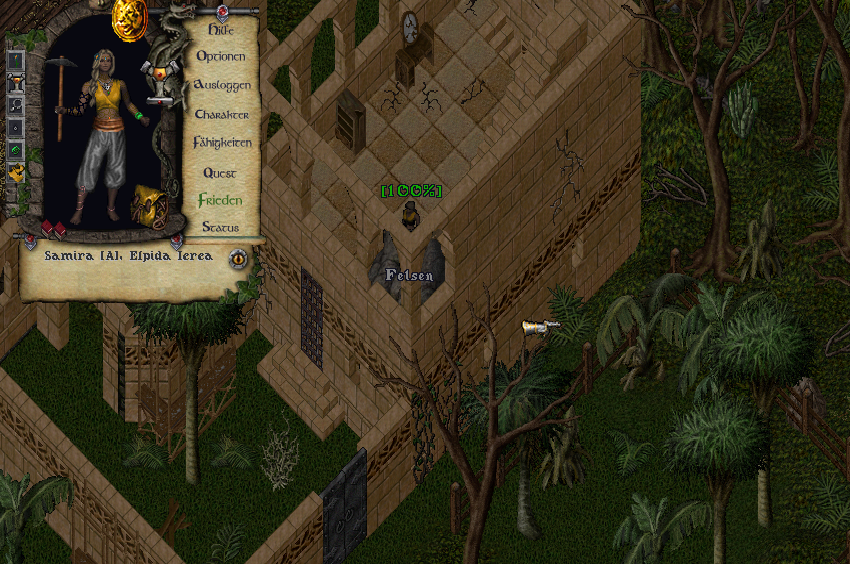Show the Fähigkeiten skills list

point(222,143)
